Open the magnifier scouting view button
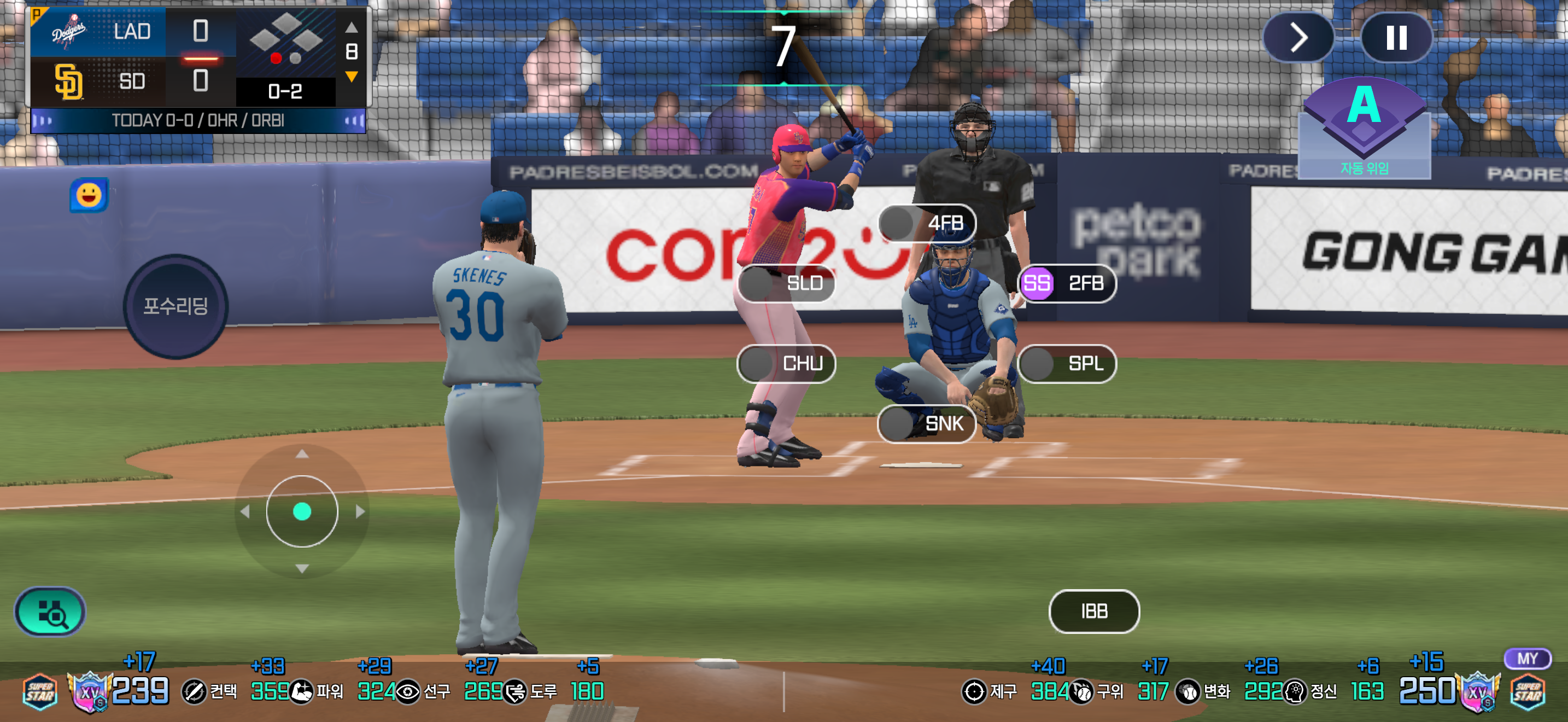 click(x=50, y=612)
